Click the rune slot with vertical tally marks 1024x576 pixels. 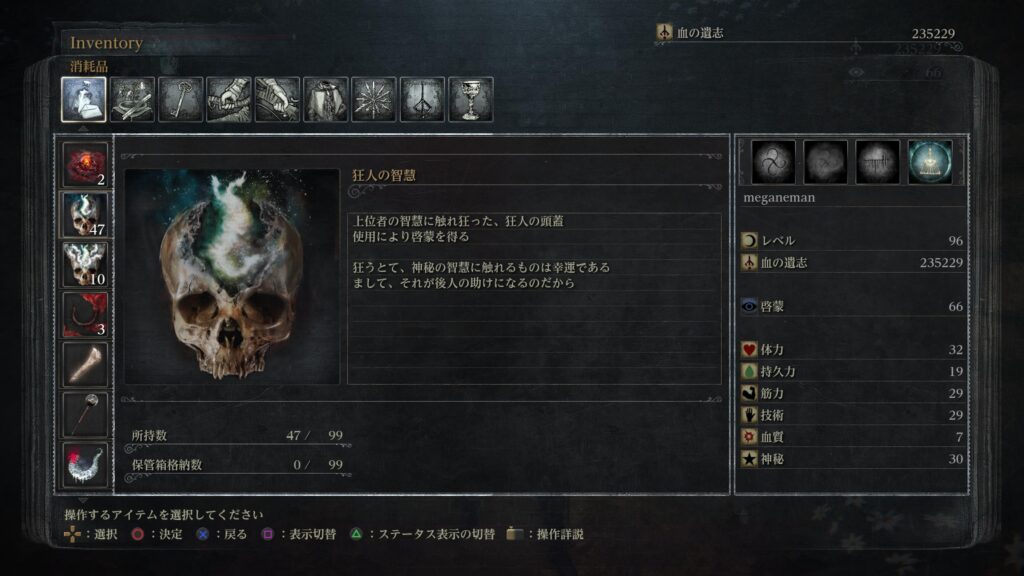(877, 162)
